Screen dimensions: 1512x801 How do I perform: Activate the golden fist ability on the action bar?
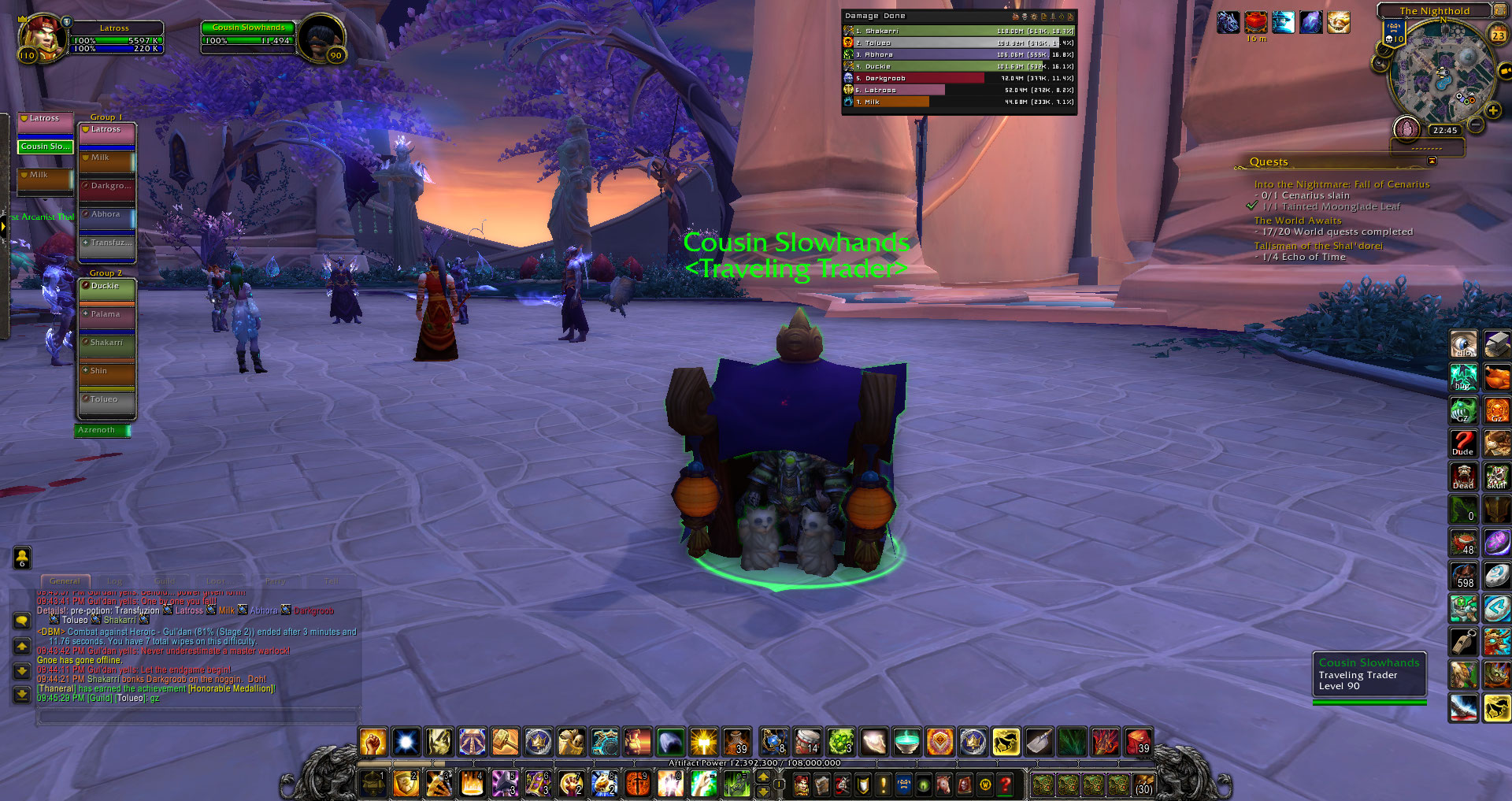(372, 742)
